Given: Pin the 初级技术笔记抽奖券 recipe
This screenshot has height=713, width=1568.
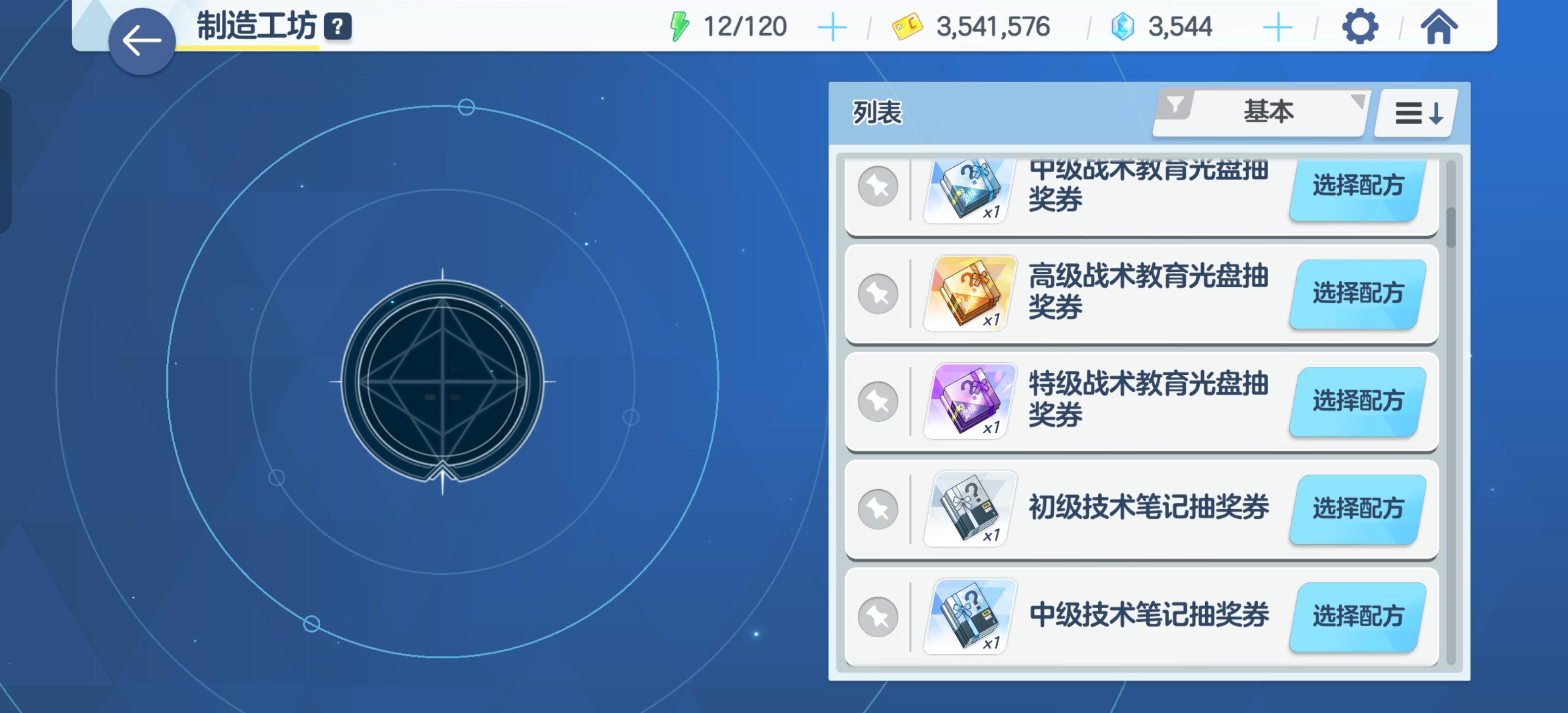Looking at the screenshot, I should pyautogui.click(x=879, y=509).
